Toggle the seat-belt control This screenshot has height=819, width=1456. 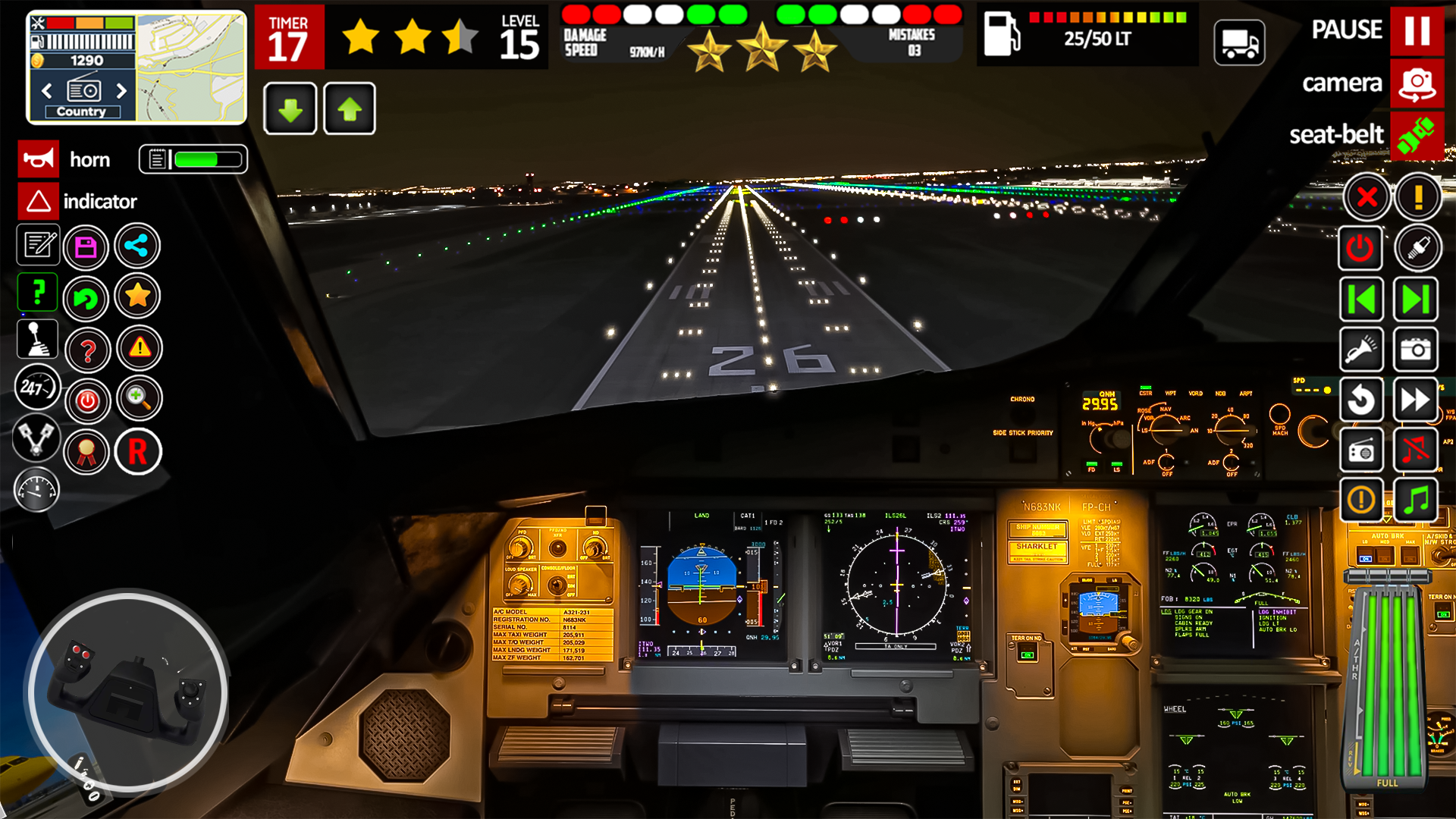click(x=1417, y=135)
